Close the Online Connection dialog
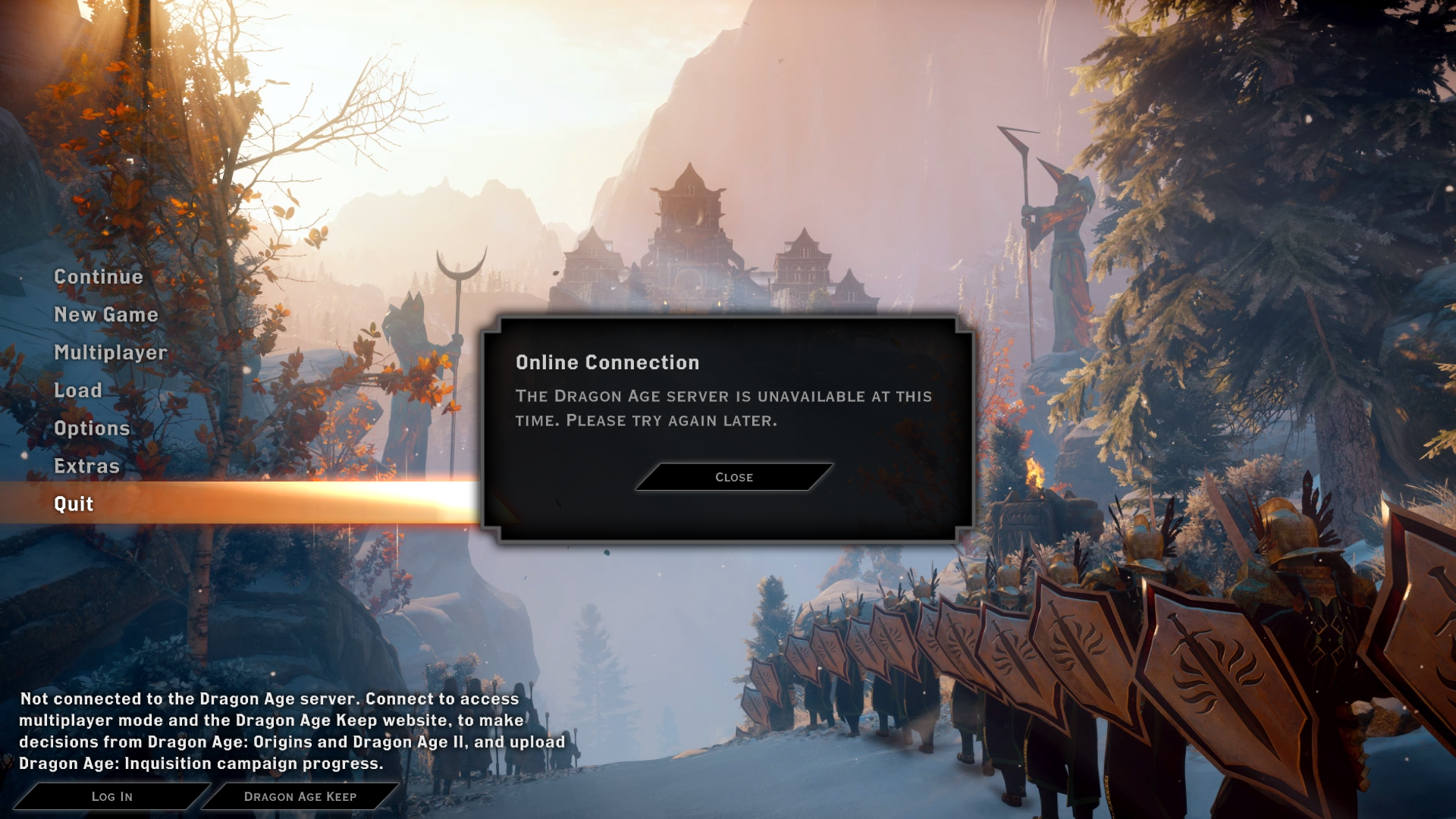Screen dimensions: 1456x819 734,477
